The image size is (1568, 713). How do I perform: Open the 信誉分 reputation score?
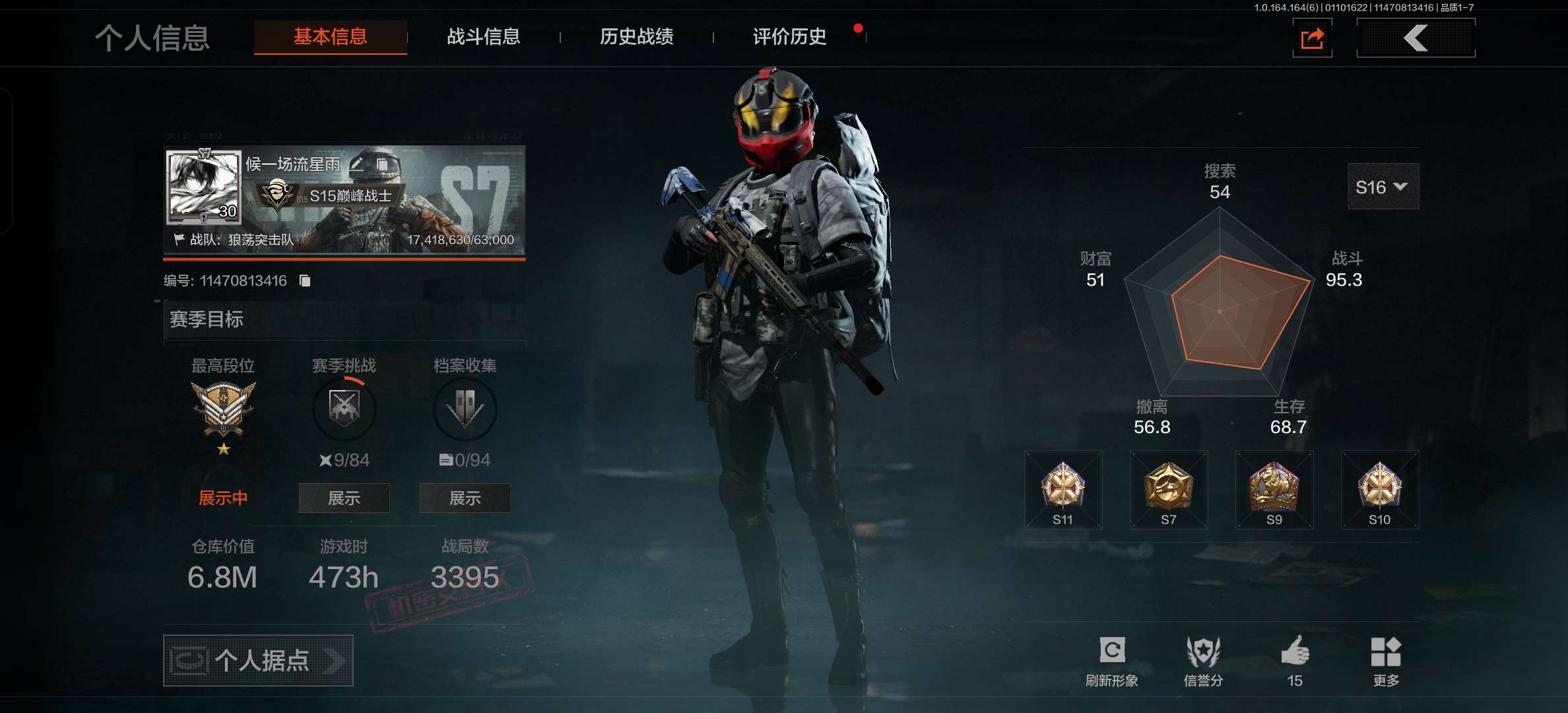point(1203,660)
